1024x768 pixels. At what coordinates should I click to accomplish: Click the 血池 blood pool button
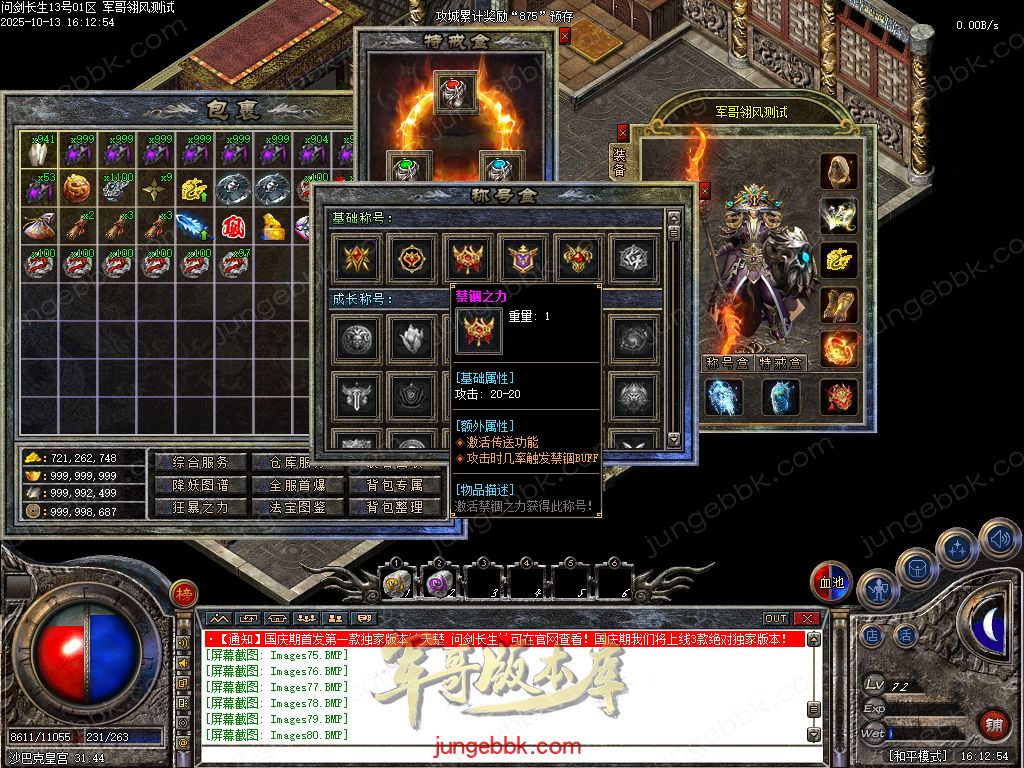831,582
